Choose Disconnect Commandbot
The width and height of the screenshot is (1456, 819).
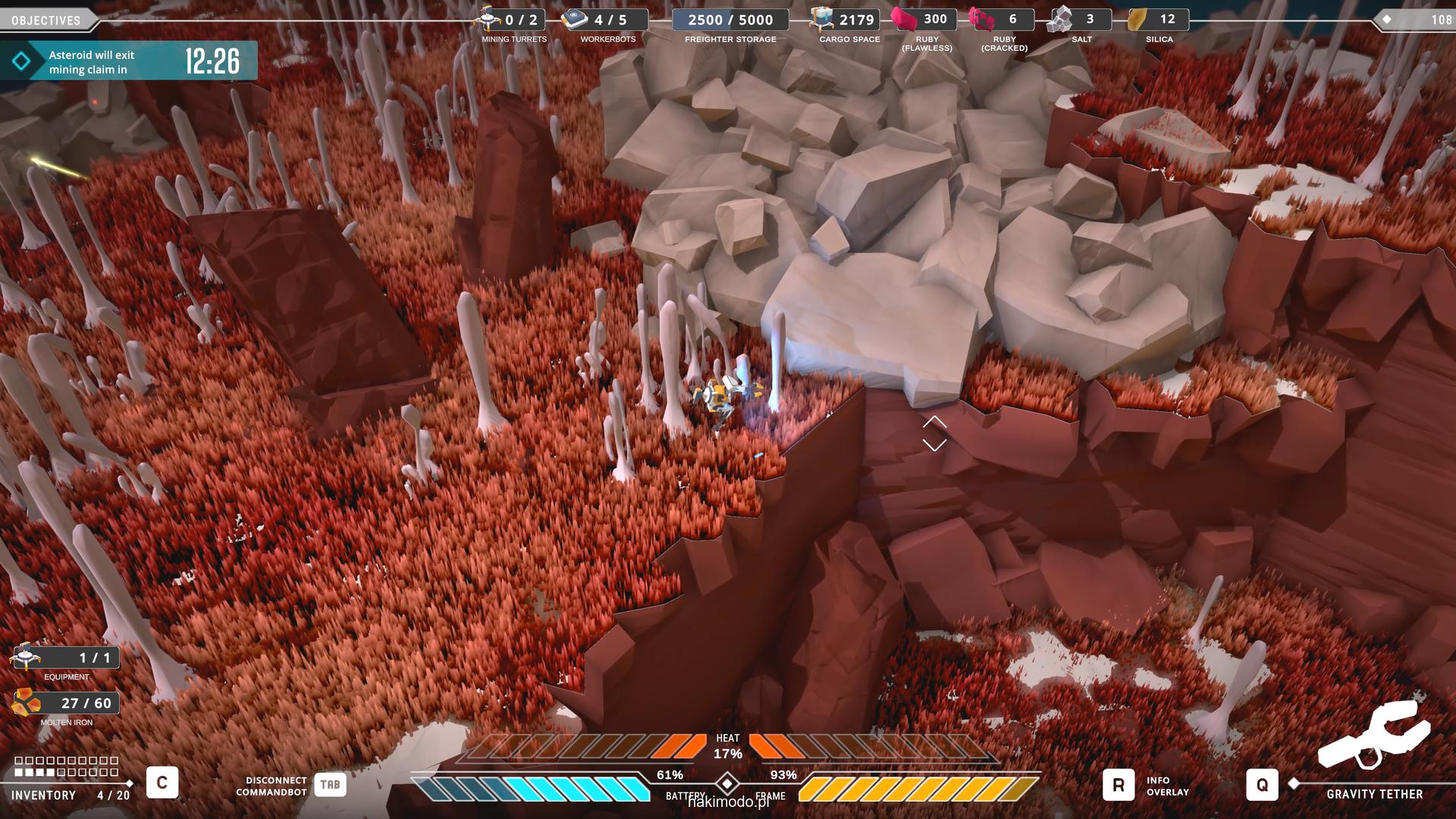click(330, 785)
